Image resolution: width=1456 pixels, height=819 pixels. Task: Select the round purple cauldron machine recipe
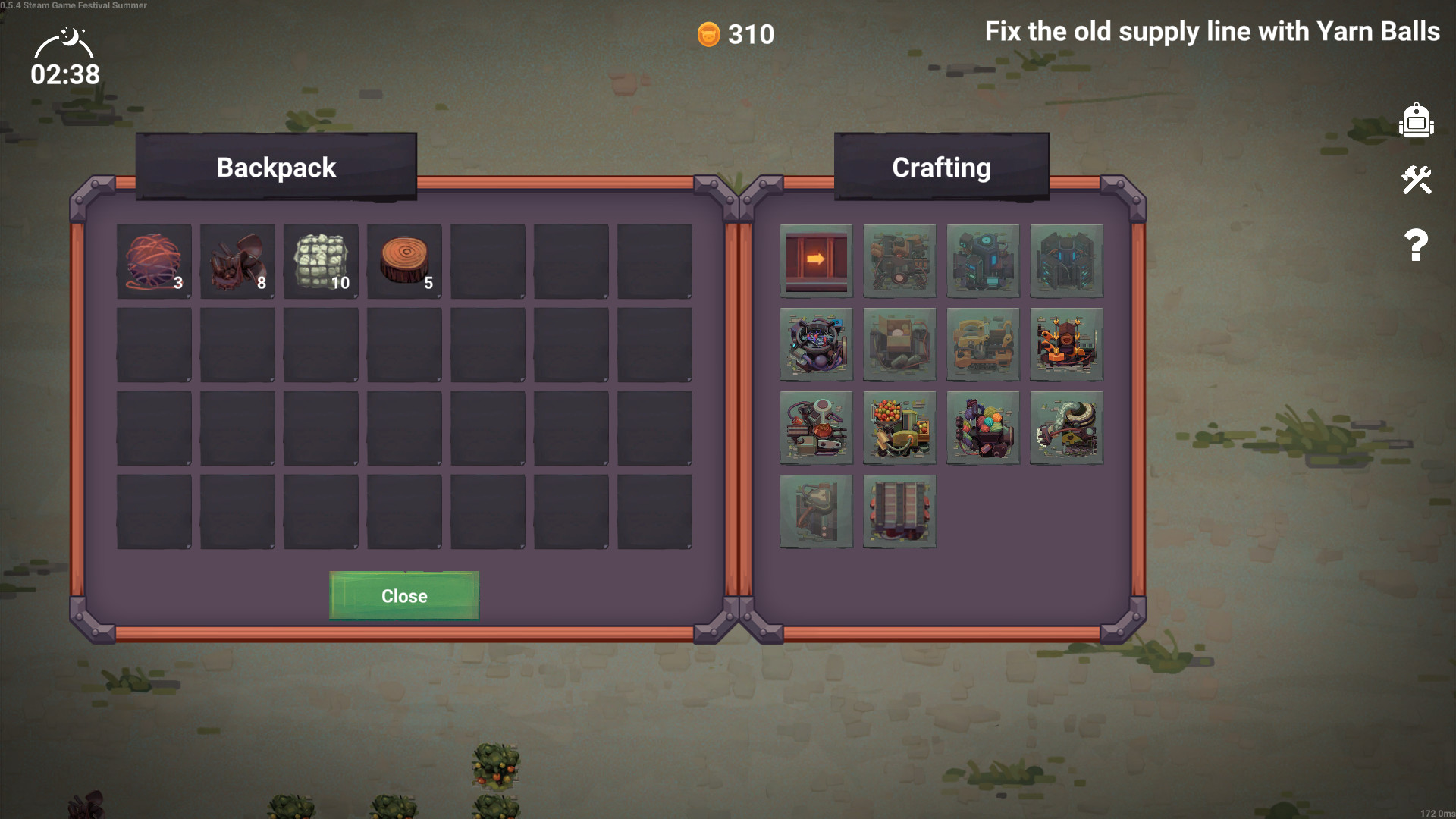816,344
